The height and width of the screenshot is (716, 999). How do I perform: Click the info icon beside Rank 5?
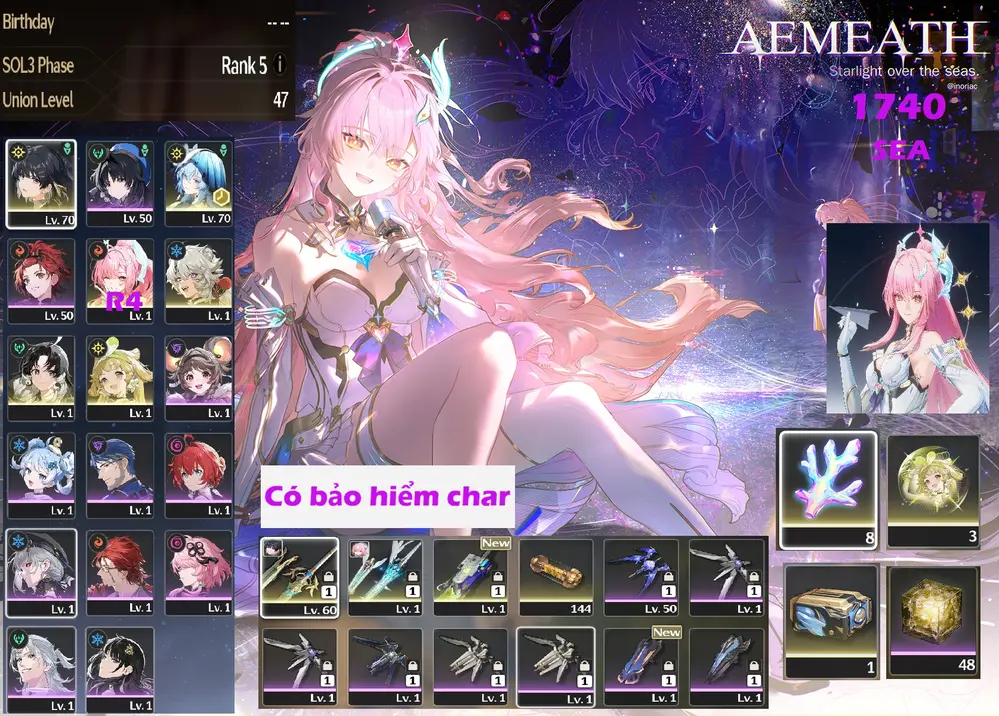click(280, 65)
